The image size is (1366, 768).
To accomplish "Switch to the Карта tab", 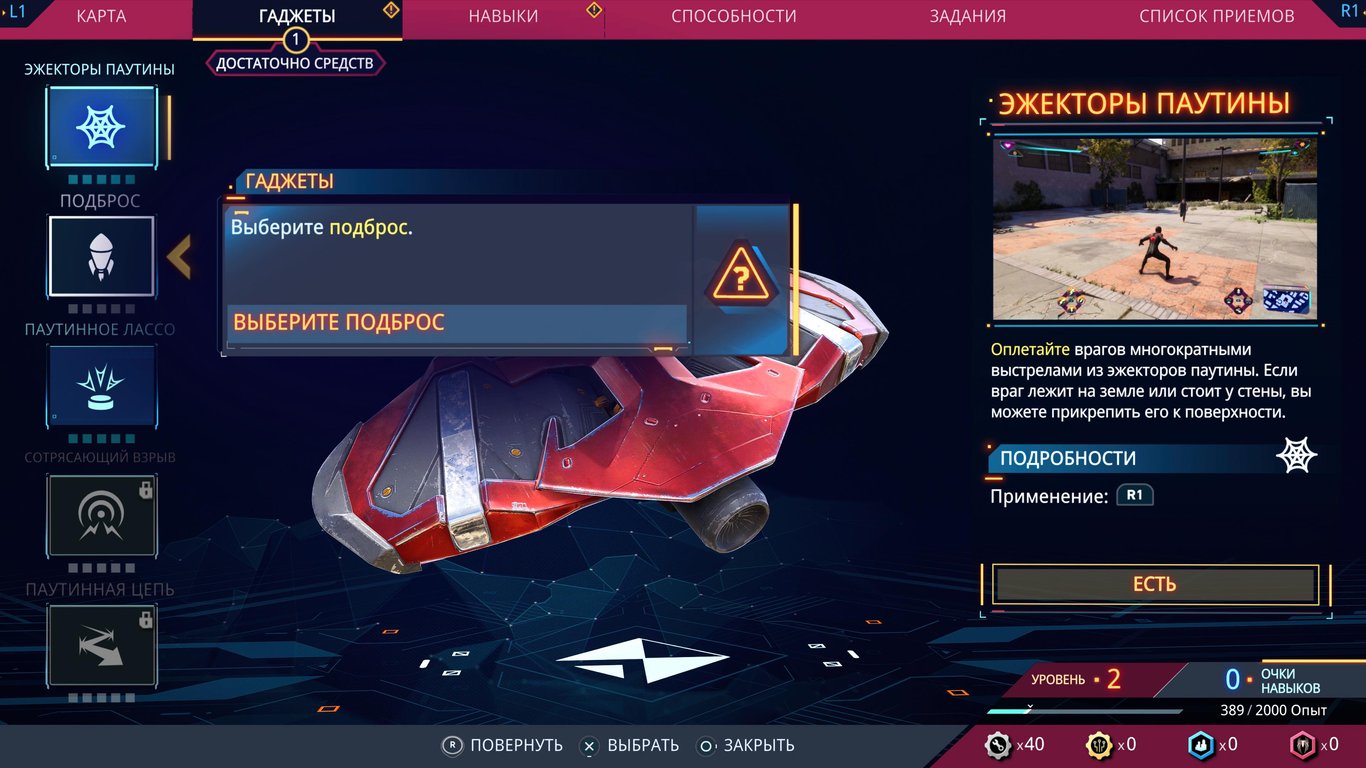I will (101, 16).
